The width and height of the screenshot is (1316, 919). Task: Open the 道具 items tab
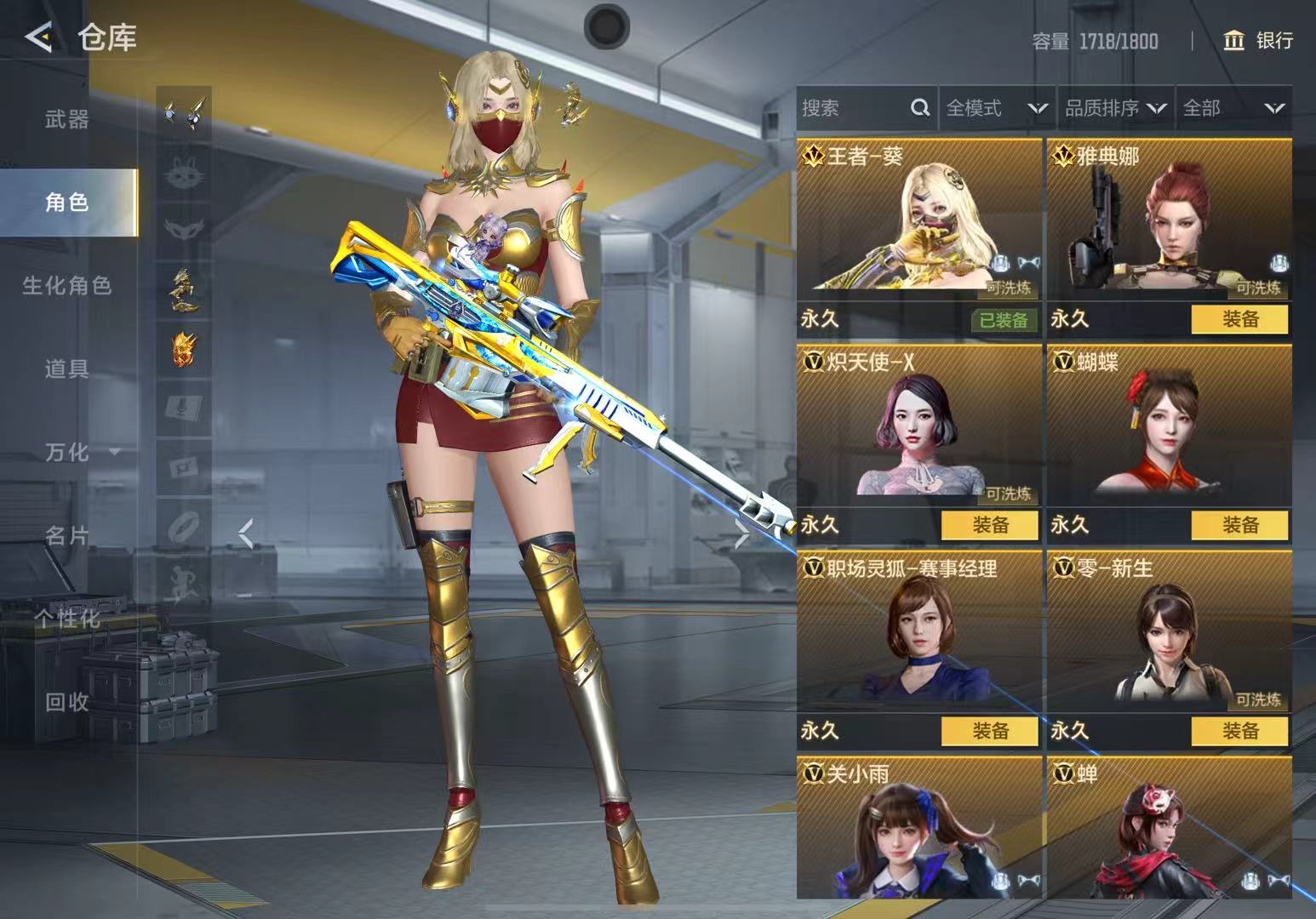[x=67, y=368]
